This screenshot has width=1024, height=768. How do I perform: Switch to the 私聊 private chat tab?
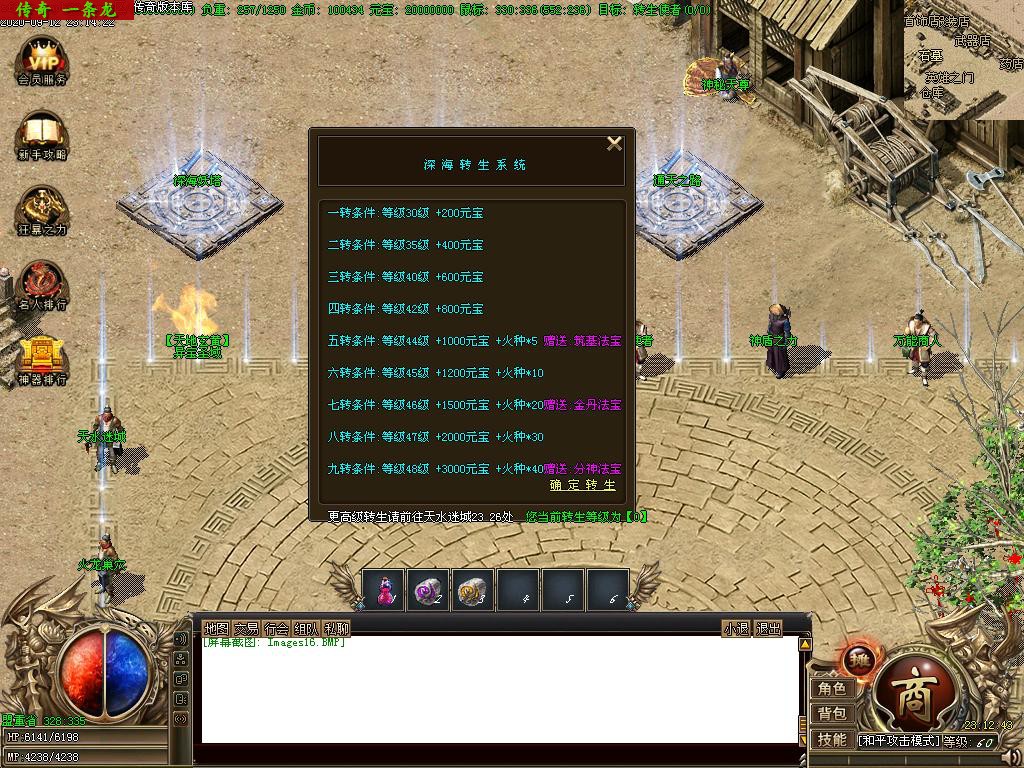tap(337, 629)
